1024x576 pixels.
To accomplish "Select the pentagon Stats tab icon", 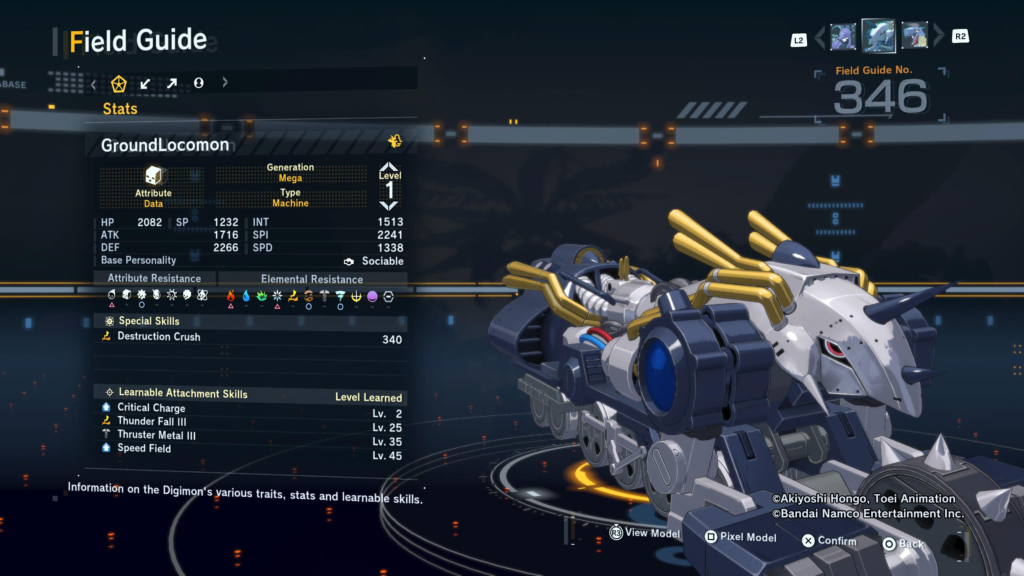I will point(119,83).
